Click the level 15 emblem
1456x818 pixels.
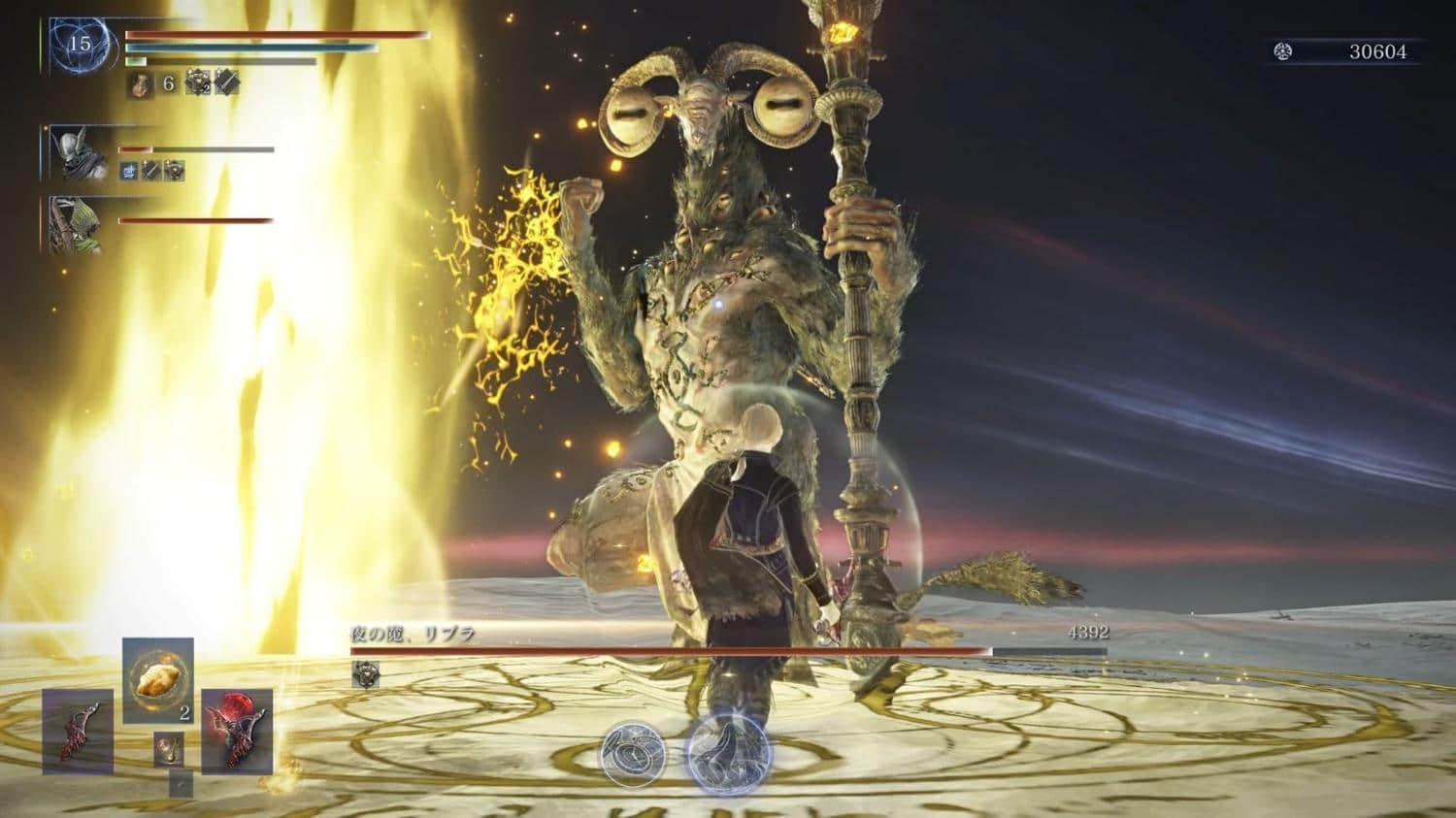pyautogui.click(x=80, y=44)
